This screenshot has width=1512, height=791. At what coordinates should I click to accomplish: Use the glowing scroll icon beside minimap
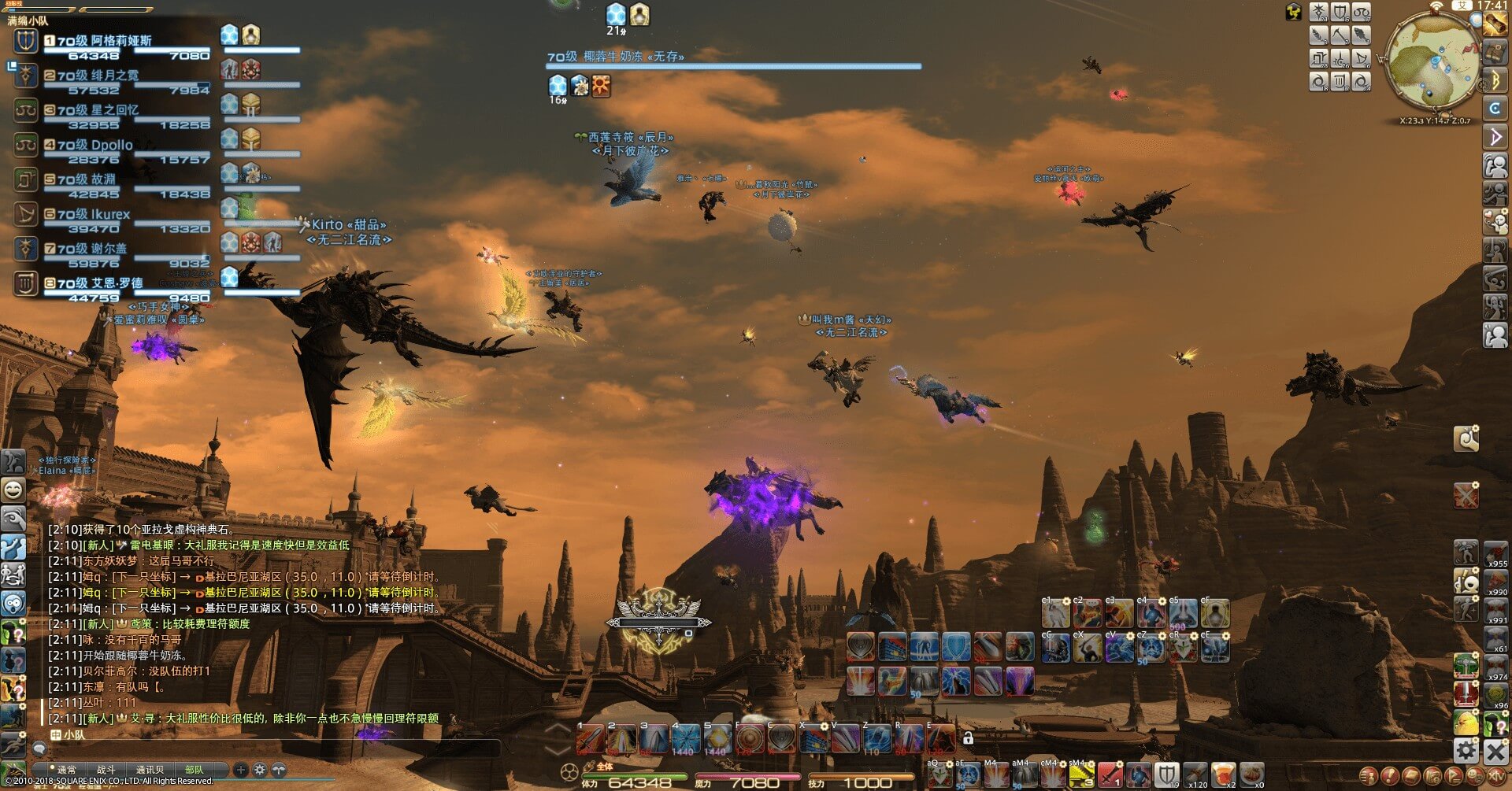click(1494, 24)
